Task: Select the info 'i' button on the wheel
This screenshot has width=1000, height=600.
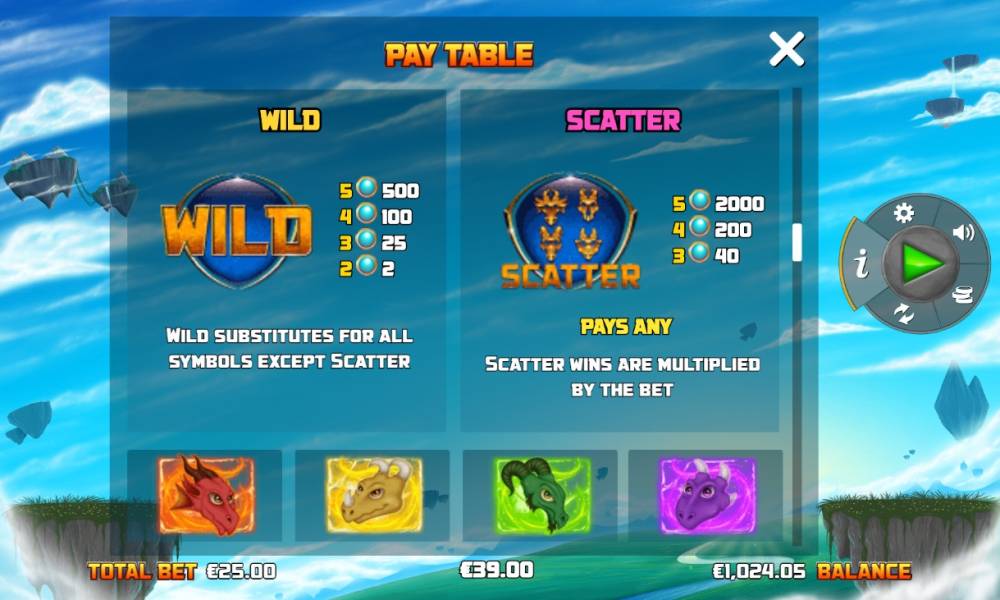Action: [861, 265]
